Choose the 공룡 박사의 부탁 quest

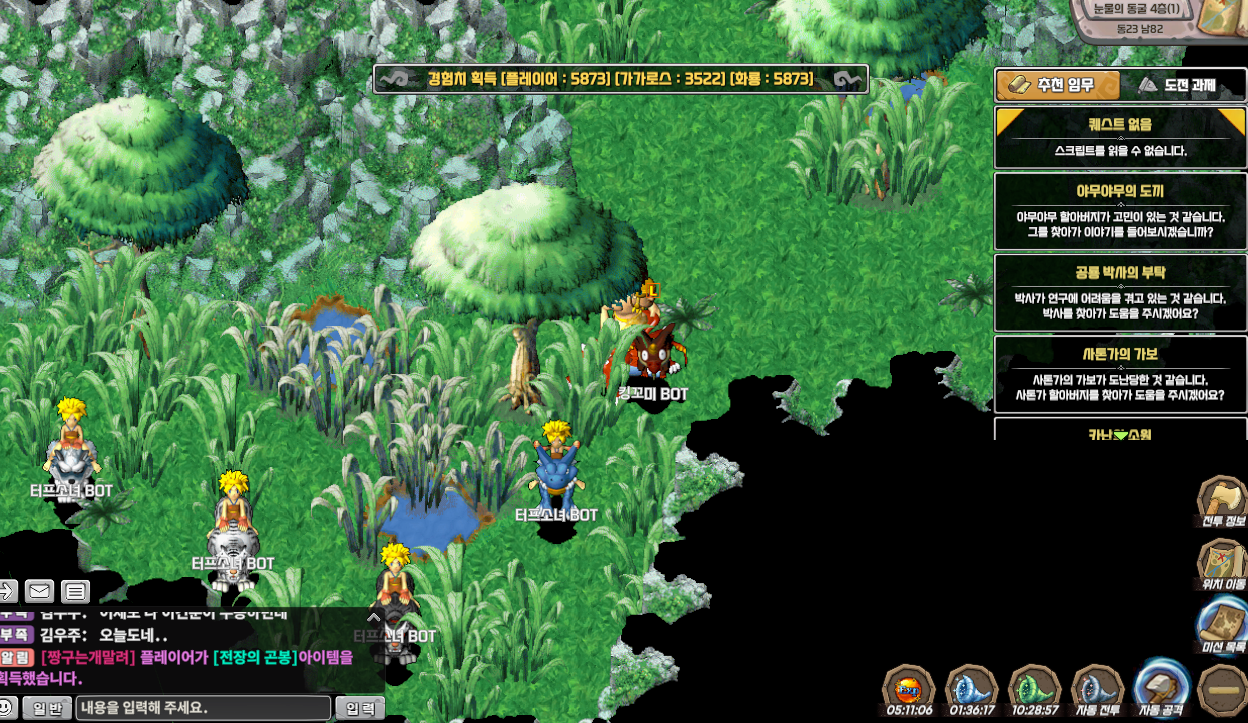1120,293
